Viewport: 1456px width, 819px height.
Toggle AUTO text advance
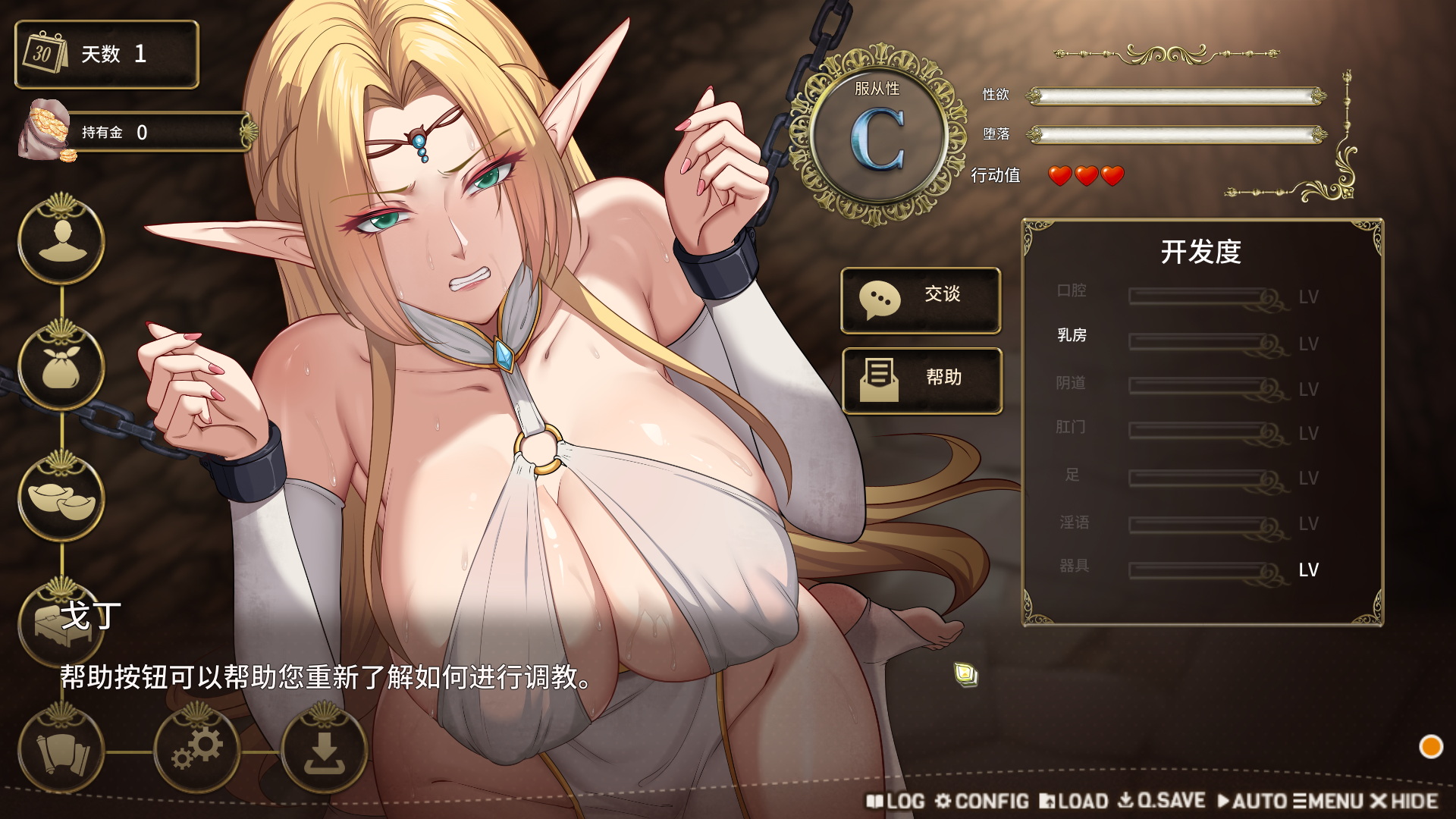tap(1252, 801)
